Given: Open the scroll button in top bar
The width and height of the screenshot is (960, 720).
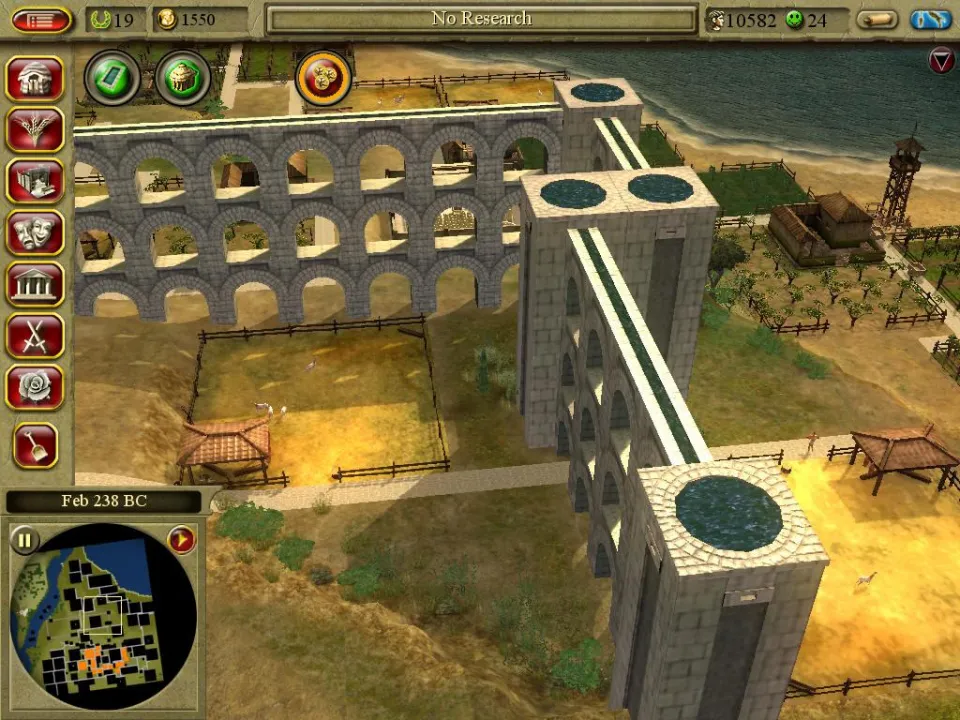Looking at the screenshot, I should 878,19.
